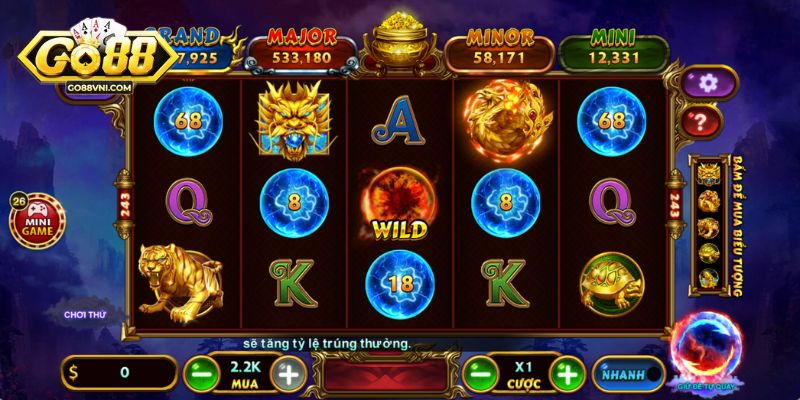Raise the CƯỢC bet multiplier

click(x=567, y=375)
